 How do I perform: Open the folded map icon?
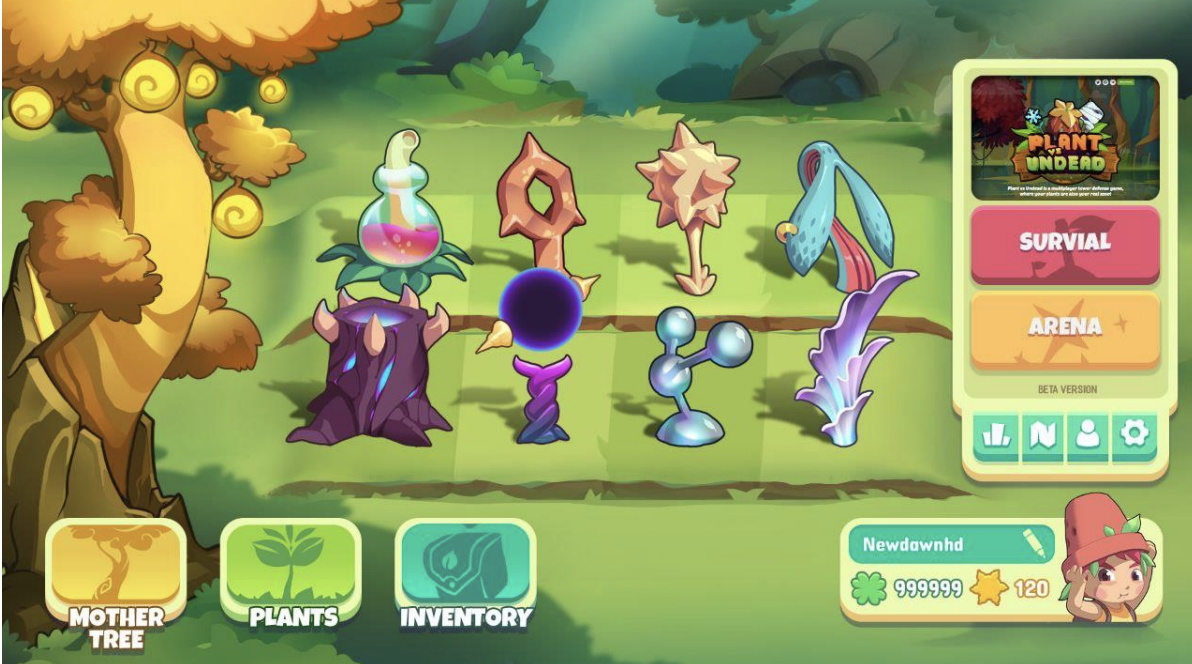1043,435
